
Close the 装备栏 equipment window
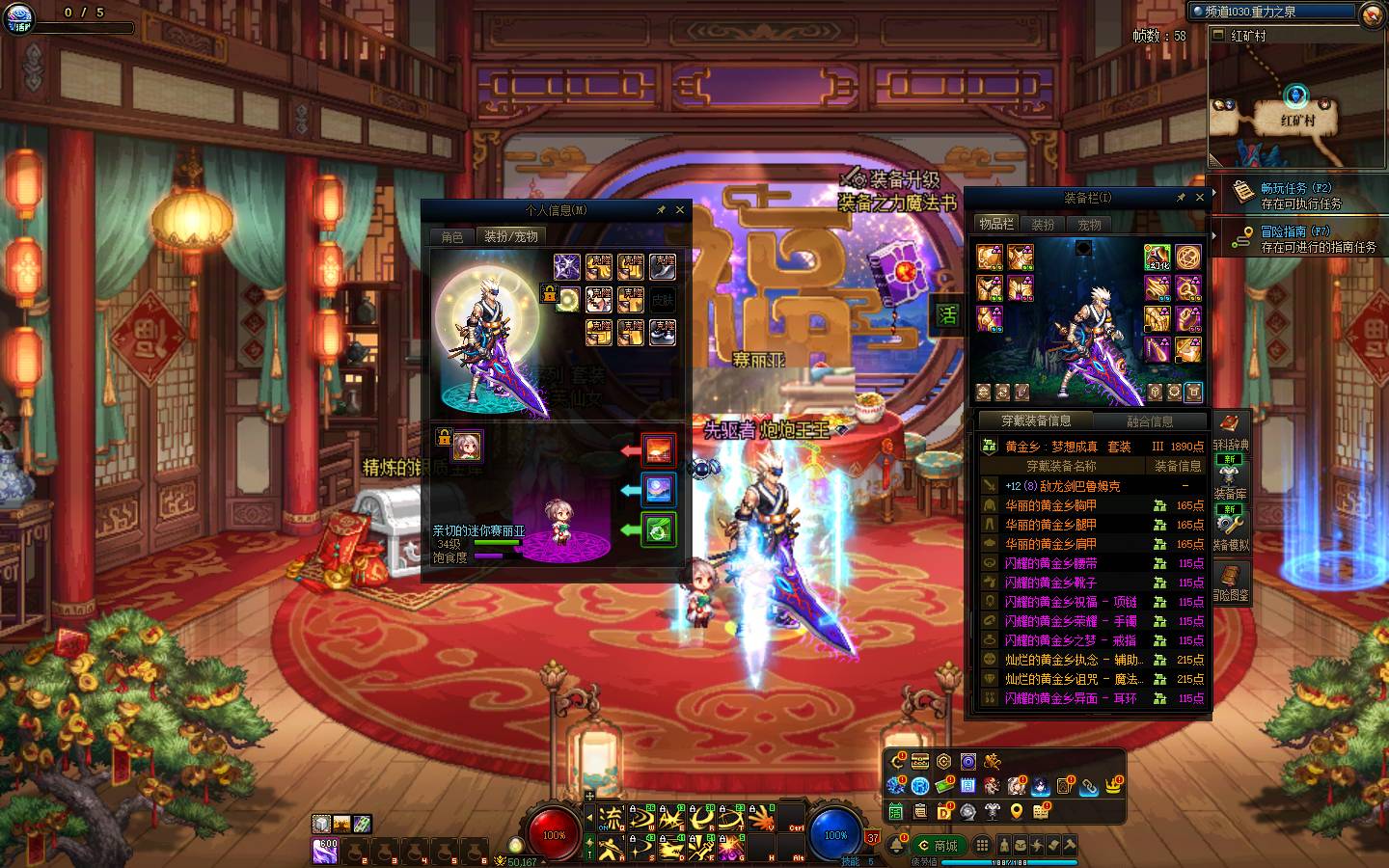[1200, 198]
